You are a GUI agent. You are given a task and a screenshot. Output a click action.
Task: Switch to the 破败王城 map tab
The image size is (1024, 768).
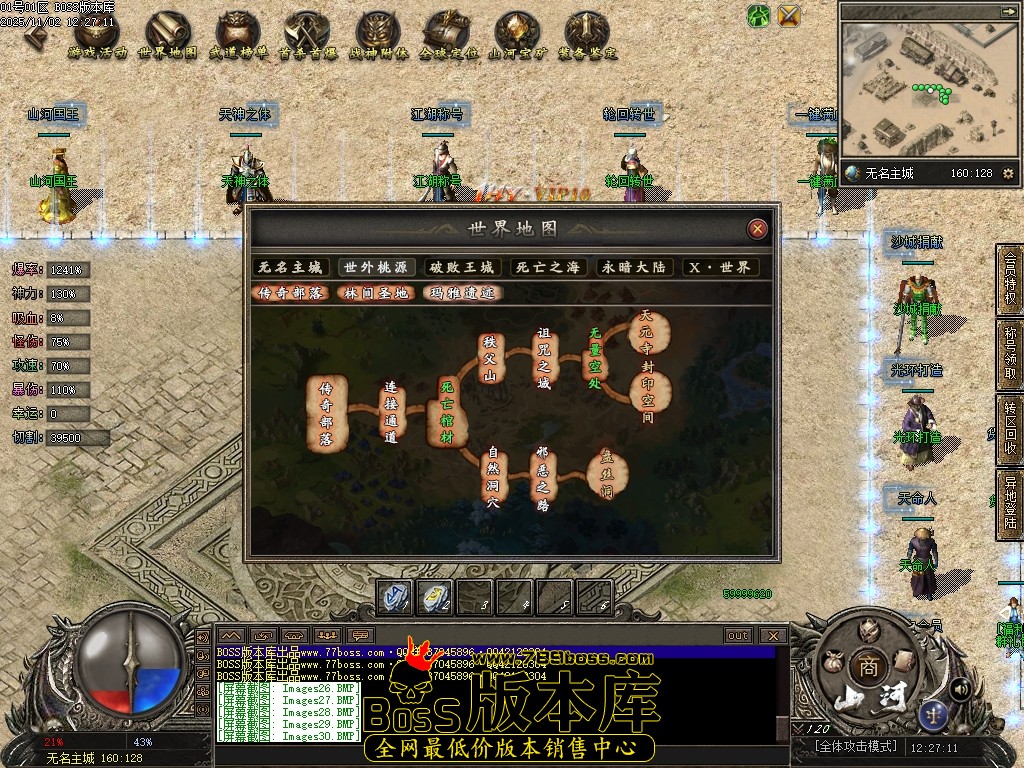462,267
